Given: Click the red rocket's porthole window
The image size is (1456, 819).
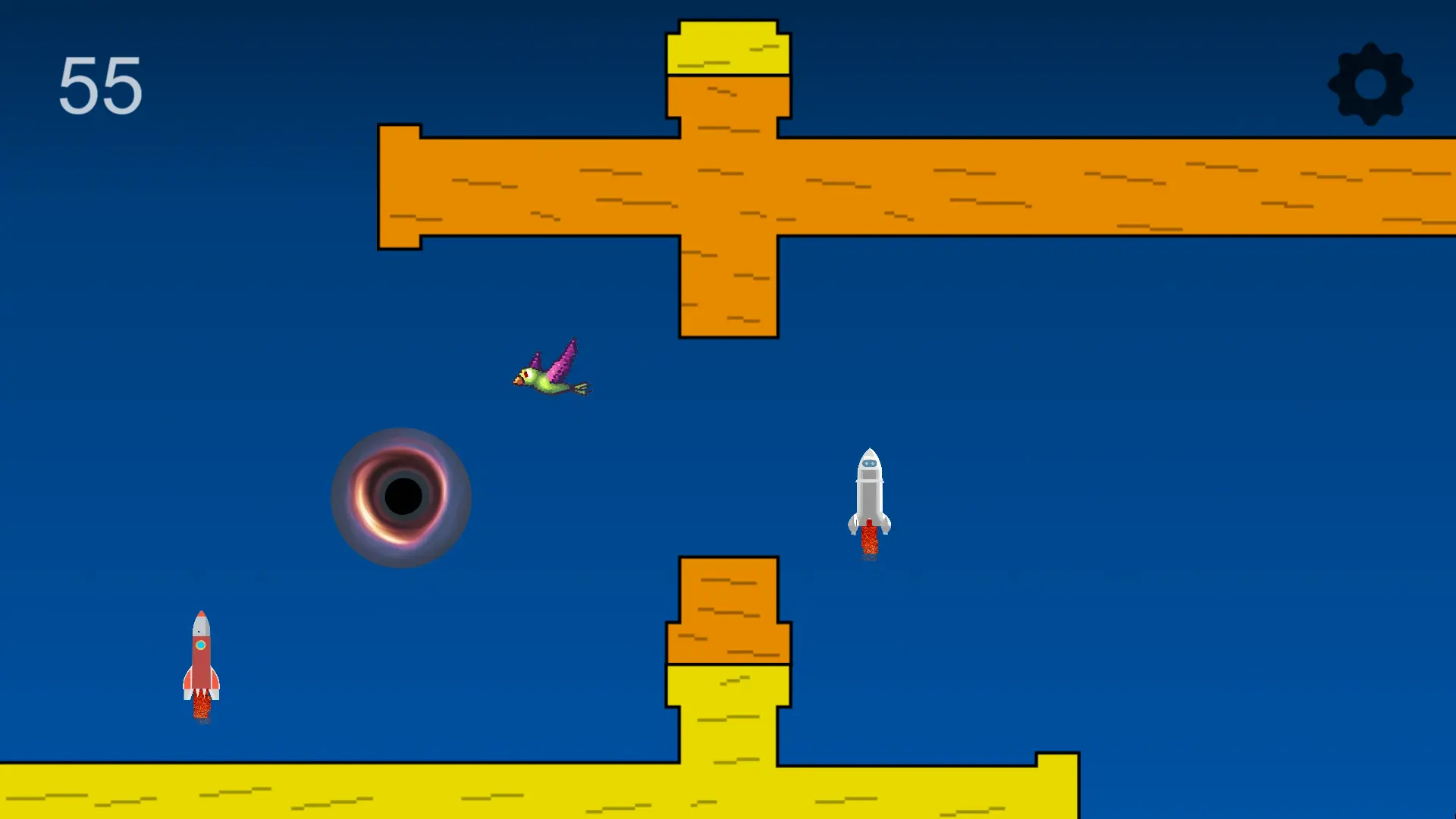Looking at the screenshot, I should pyautogui.click(x=200, y=645).
